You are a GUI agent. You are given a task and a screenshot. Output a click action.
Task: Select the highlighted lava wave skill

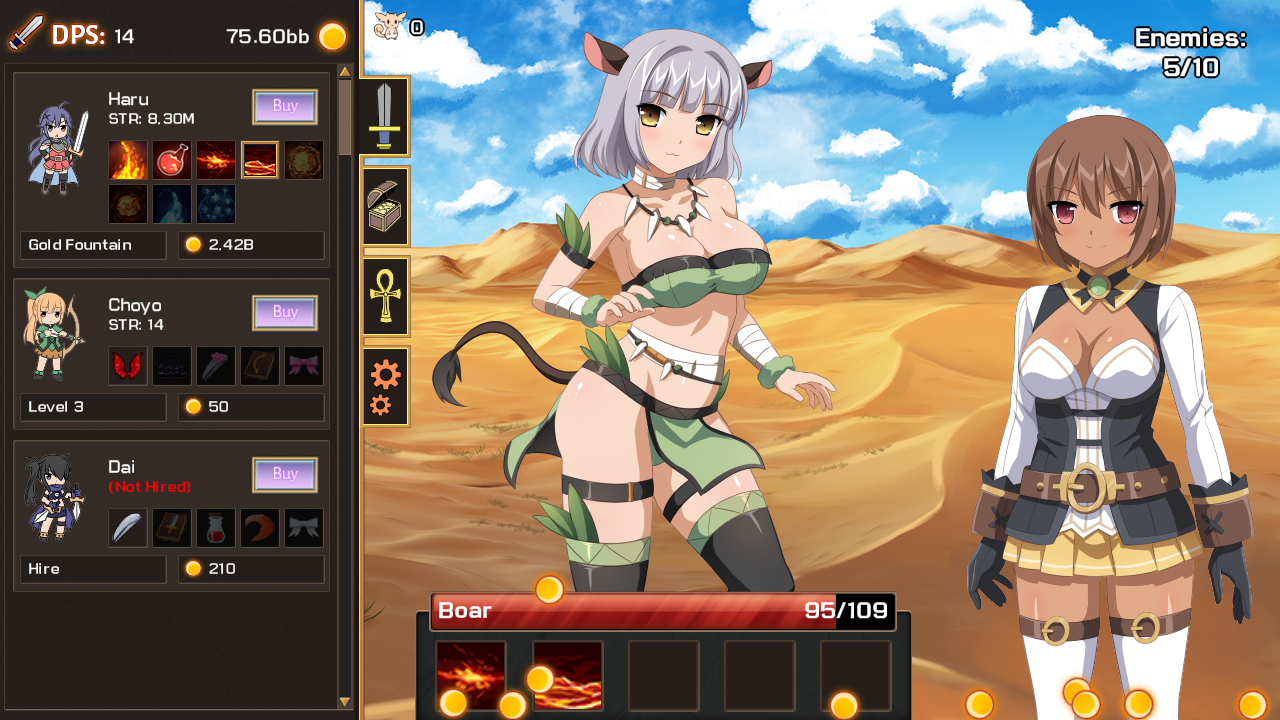[260, 160]
